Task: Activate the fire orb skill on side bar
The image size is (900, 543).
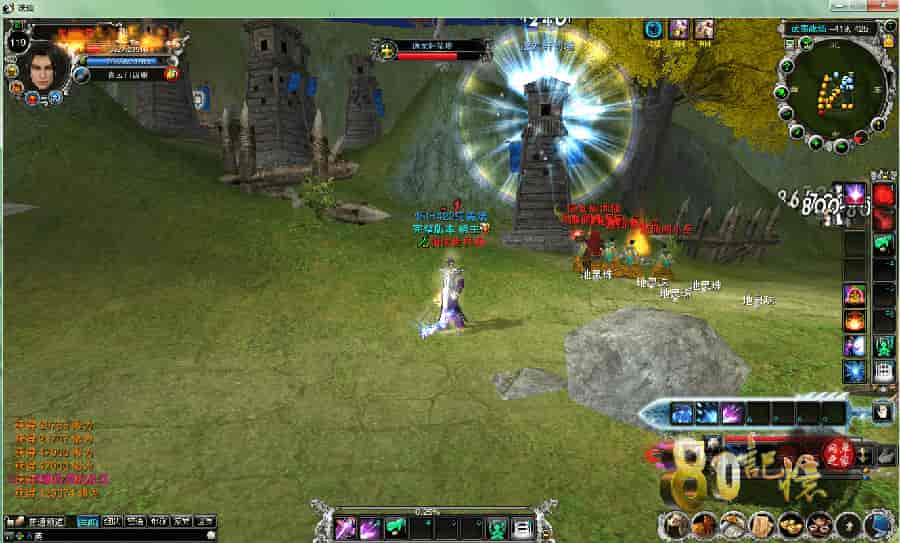Action: (x=855, y=321)
